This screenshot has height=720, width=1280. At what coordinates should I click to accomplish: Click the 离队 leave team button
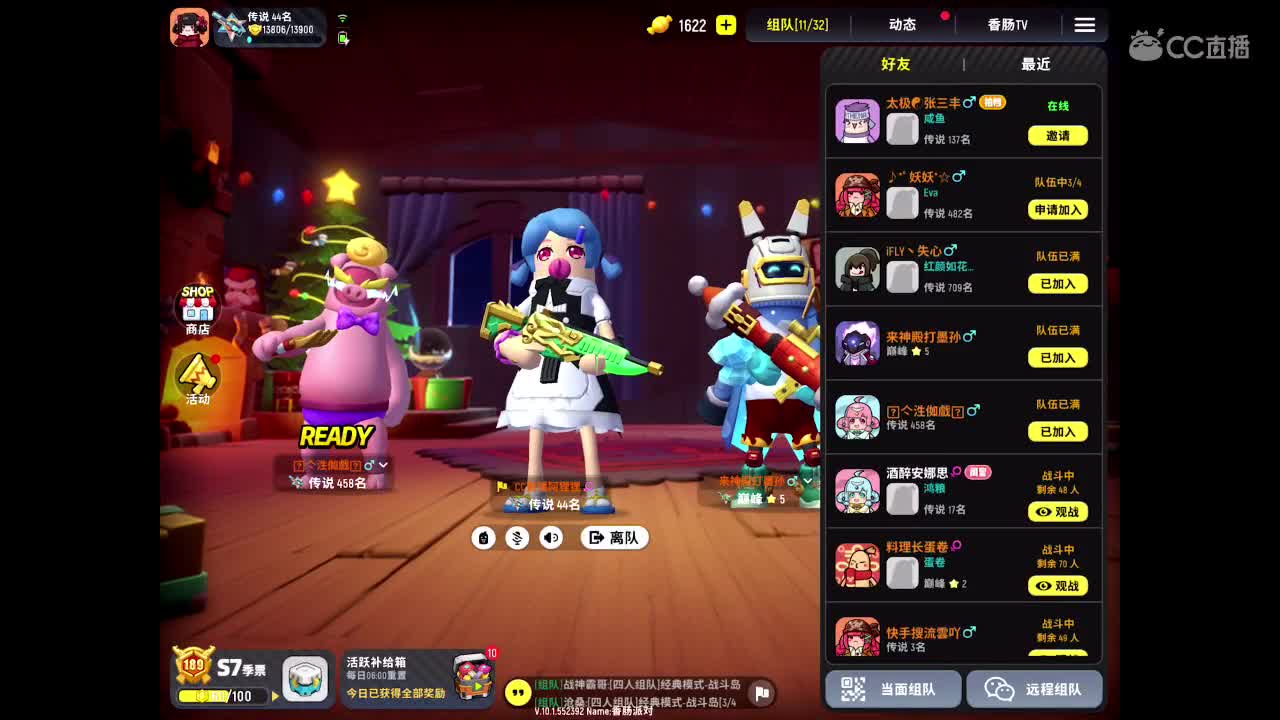[613, 537]
